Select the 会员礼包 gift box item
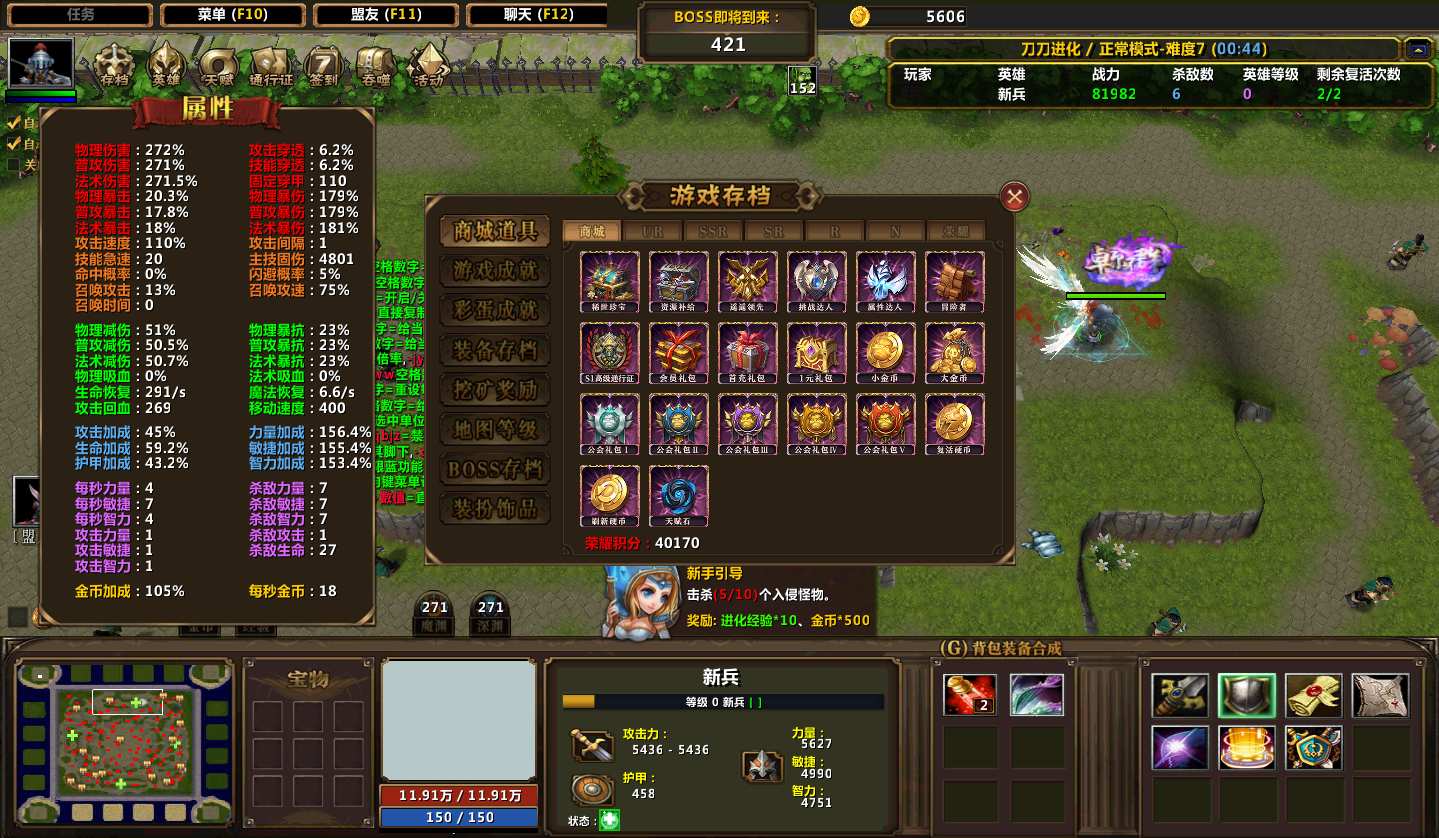The width and height of the screenshot is (1439, 838). pyautogui.click(x=679, y=351)
